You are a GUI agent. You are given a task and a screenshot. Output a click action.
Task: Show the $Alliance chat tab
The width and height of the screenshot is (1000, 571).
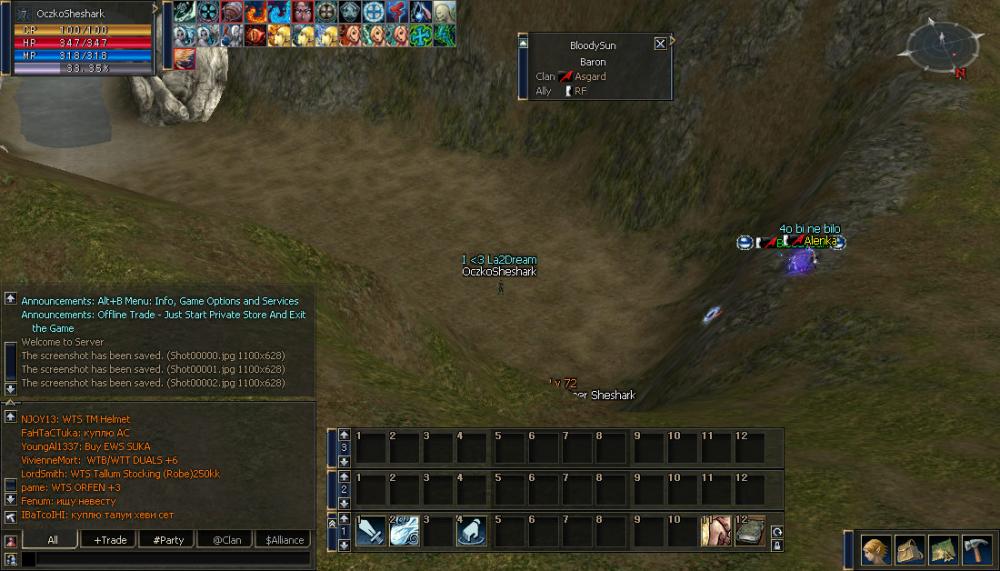[284, 540]
